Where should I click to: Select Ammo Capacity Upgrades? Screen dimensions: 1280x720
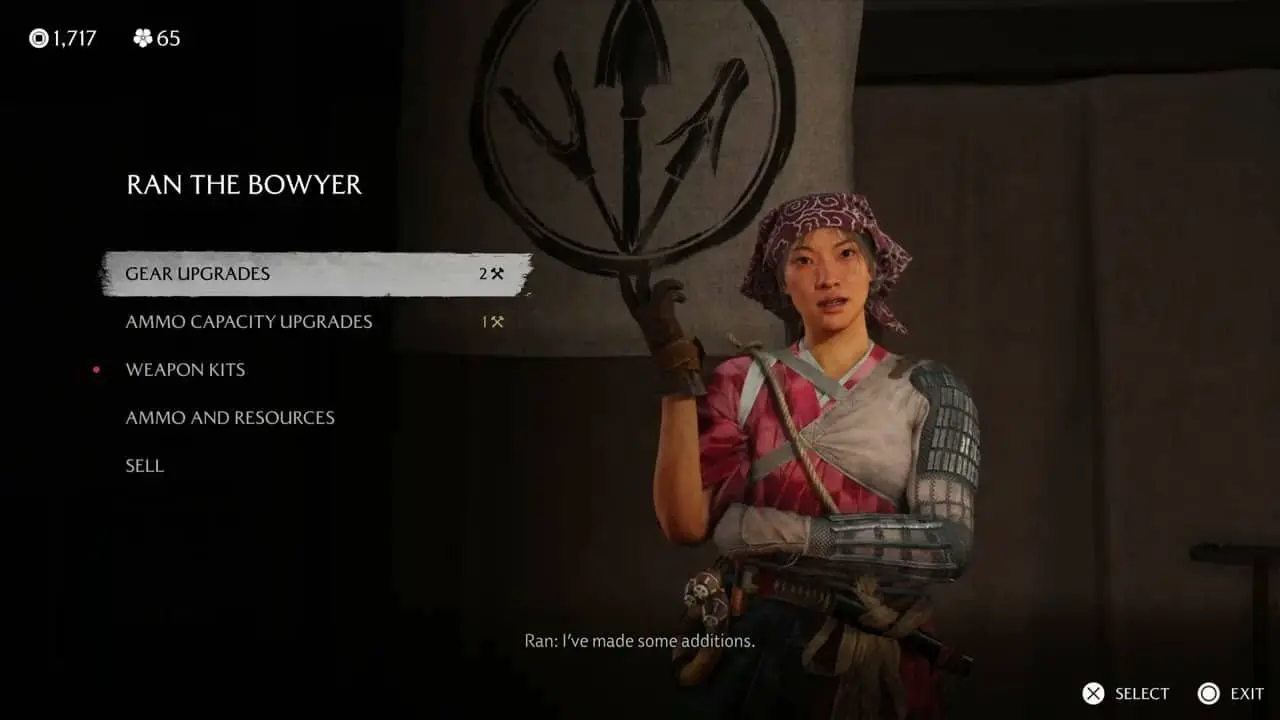coord(249,322)
